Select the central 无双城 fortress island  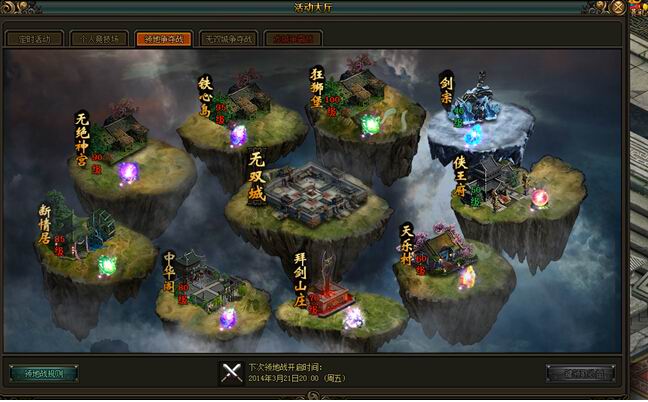point(310,193)
